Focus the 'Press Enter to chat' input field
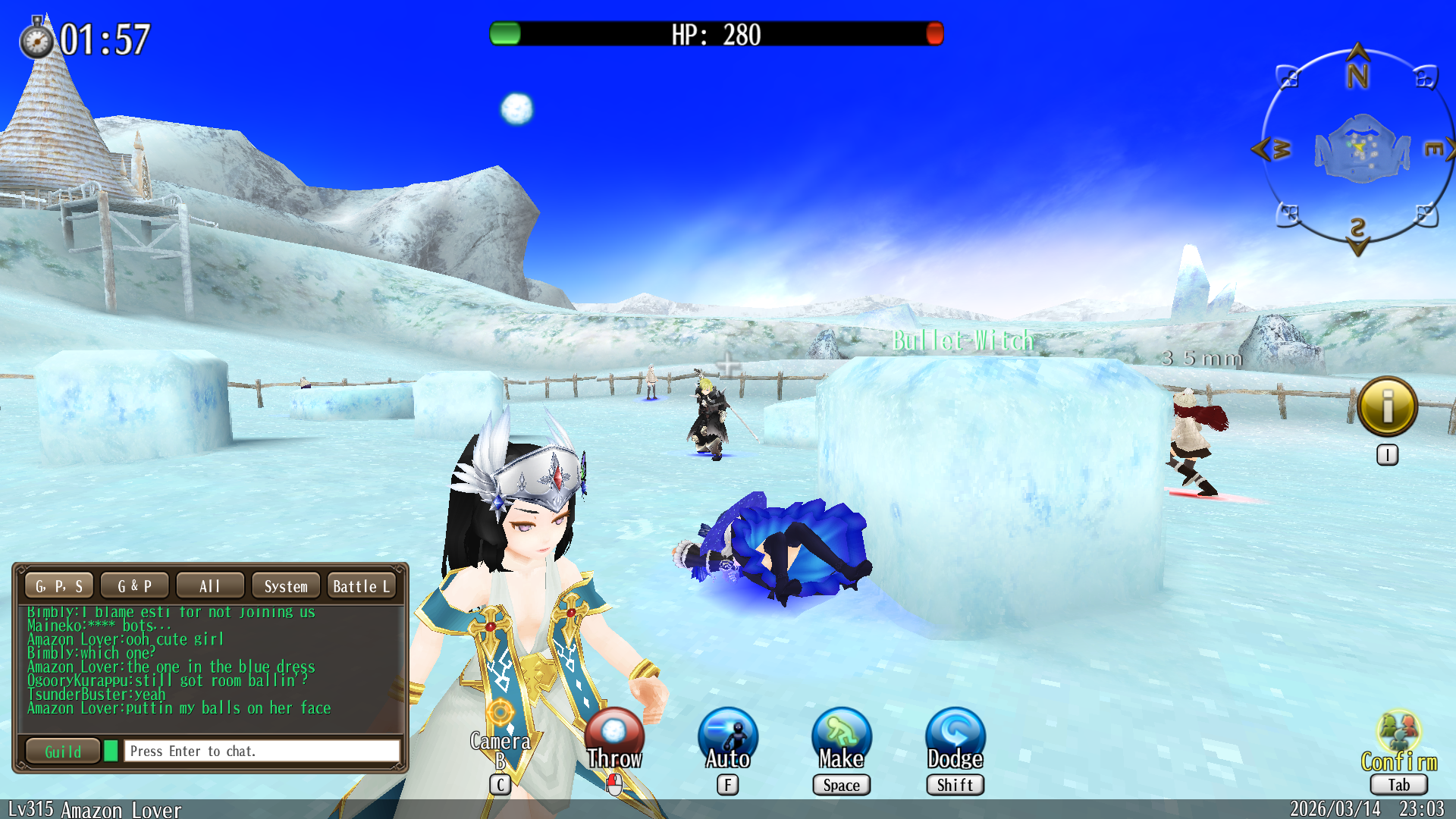Viewport: 1456px width, 819px height. (x=262, y=752)
